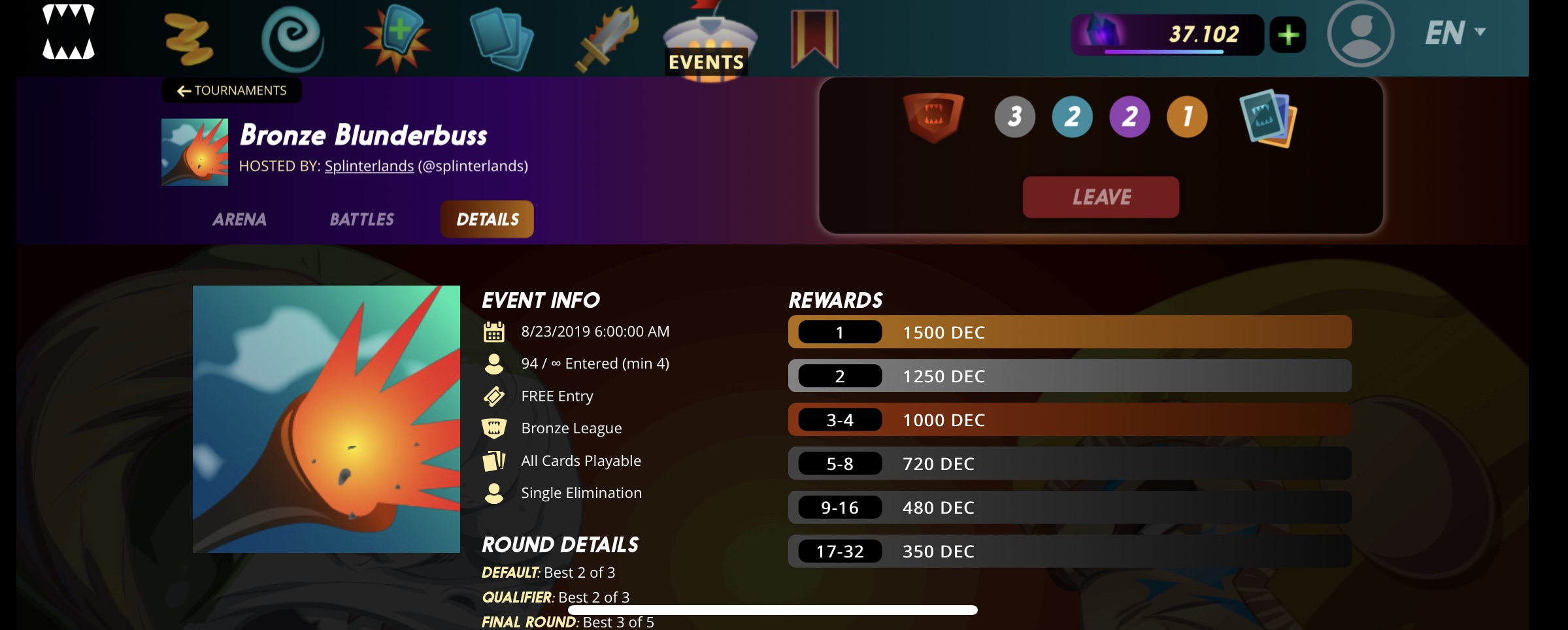Click the Splinterlands fangs logo
Screen dimensions: 1568x630
[69, 33]
